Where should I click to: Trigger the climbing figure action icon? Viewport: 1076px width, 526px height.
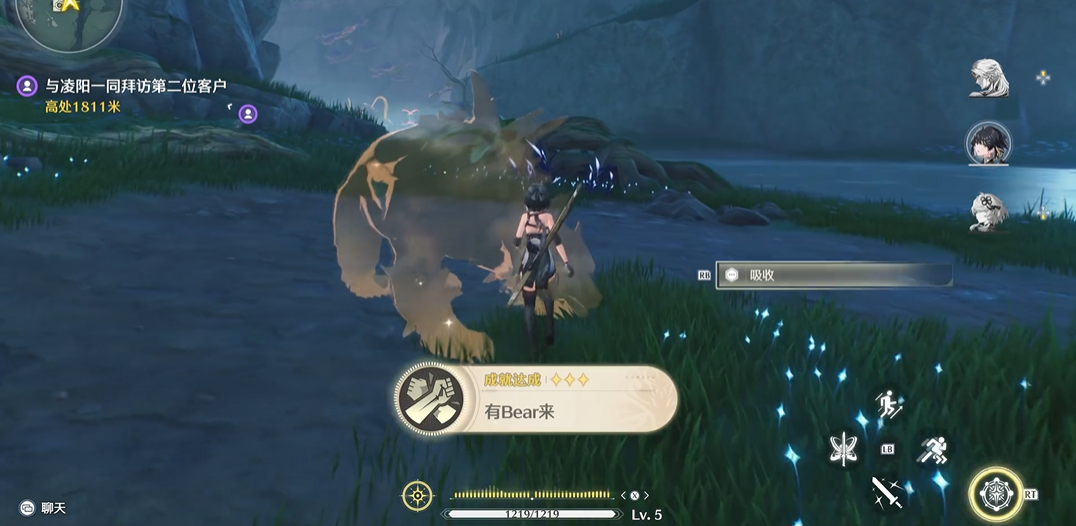(x=888, y=405)
